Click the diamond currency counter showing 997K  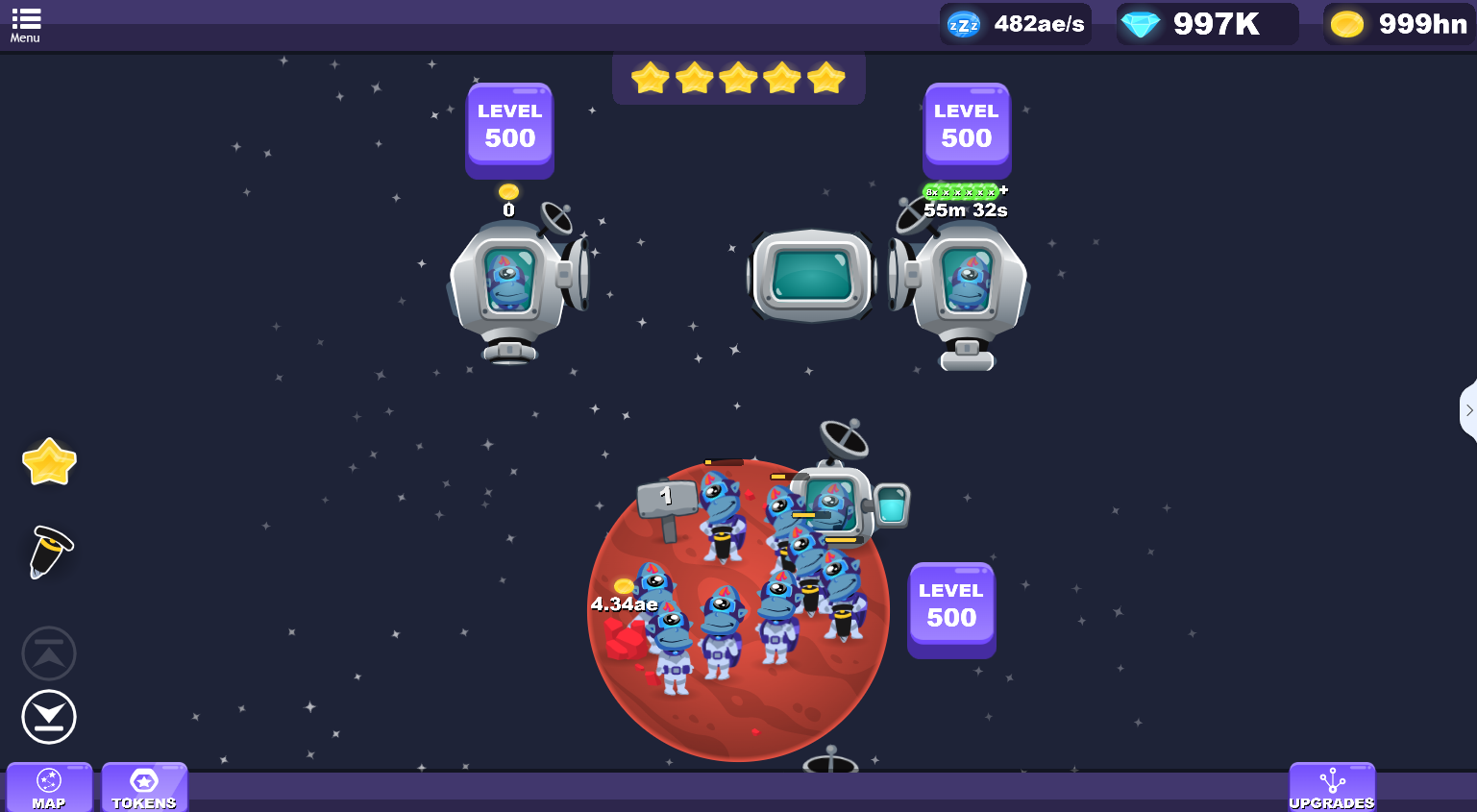(1207, 23)
